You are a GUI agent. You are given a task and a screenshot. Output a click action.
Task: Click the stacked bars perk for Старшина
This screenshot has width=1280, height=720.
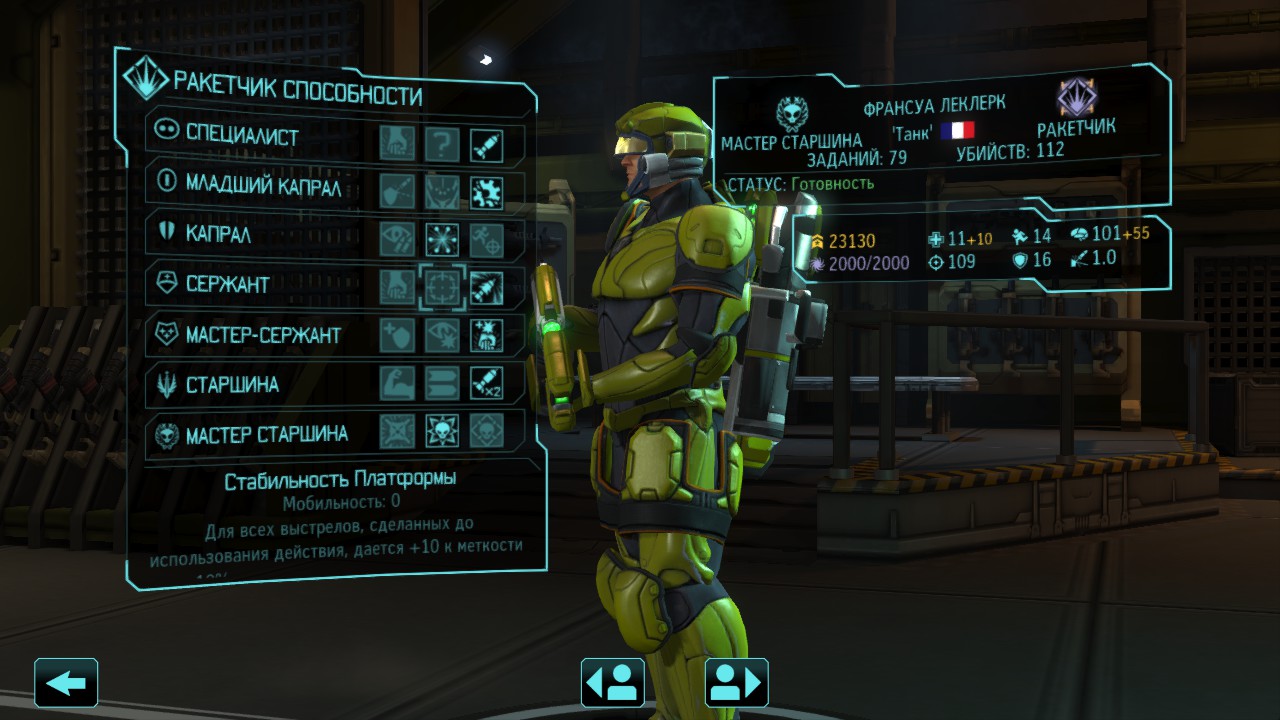442,383
